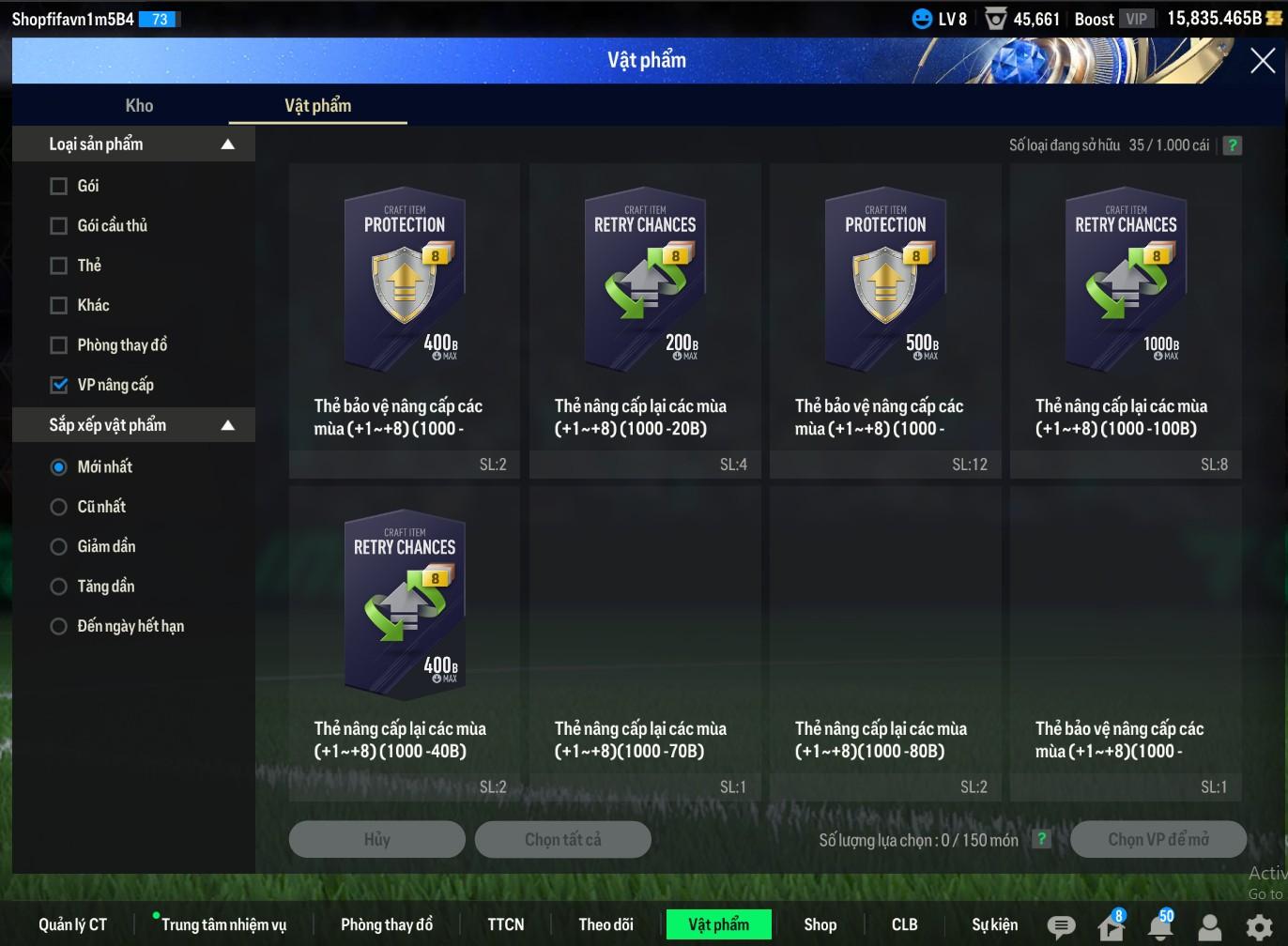Enable the Thẻ filter checkbox
1288x946 pixels.
click(59, 266)
